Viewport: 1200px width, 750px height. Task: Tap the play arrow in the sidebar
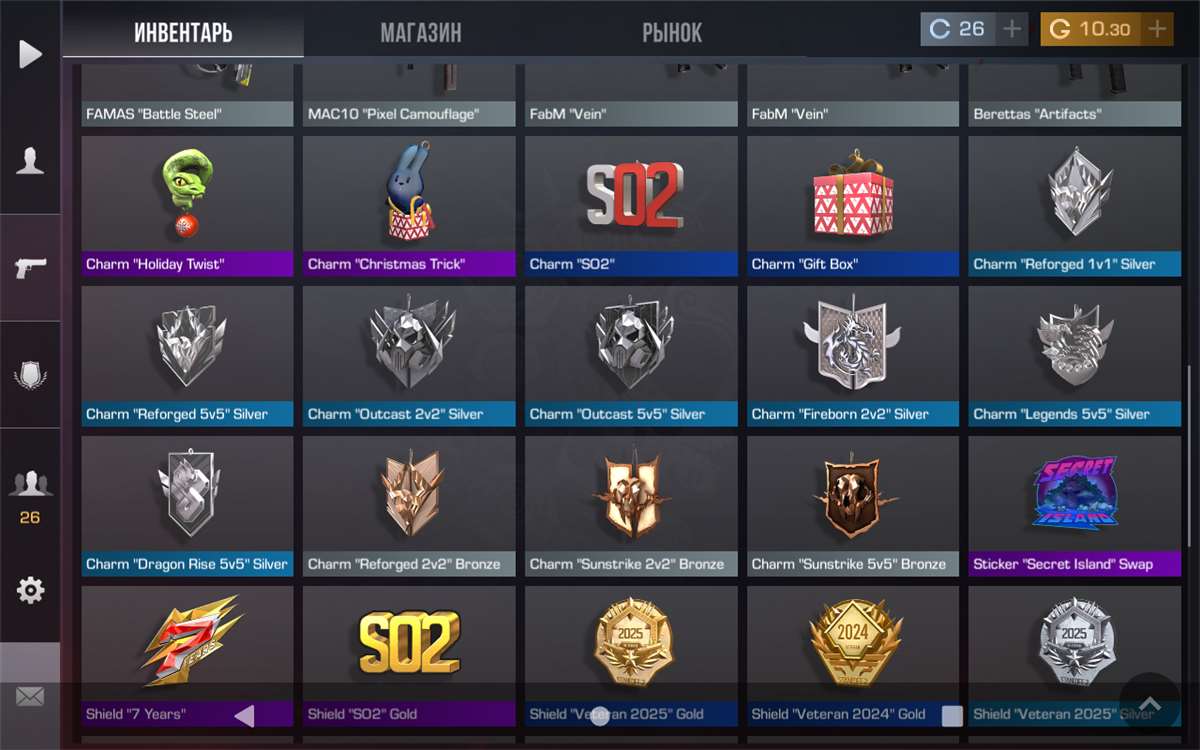point(30,54)
